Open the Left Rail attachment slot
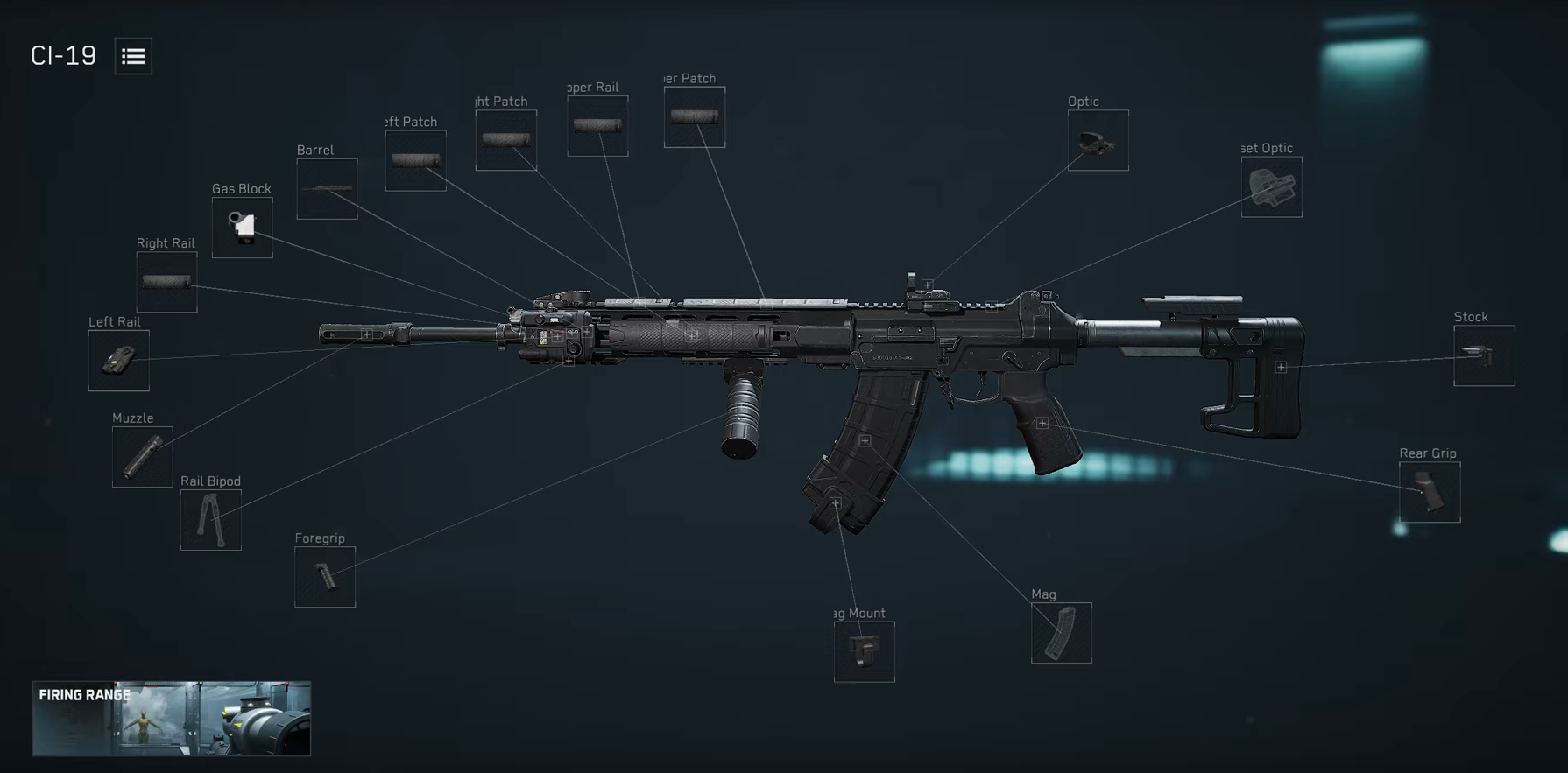The height and width of the screenshot is (773, 1568). click(118, 361)
